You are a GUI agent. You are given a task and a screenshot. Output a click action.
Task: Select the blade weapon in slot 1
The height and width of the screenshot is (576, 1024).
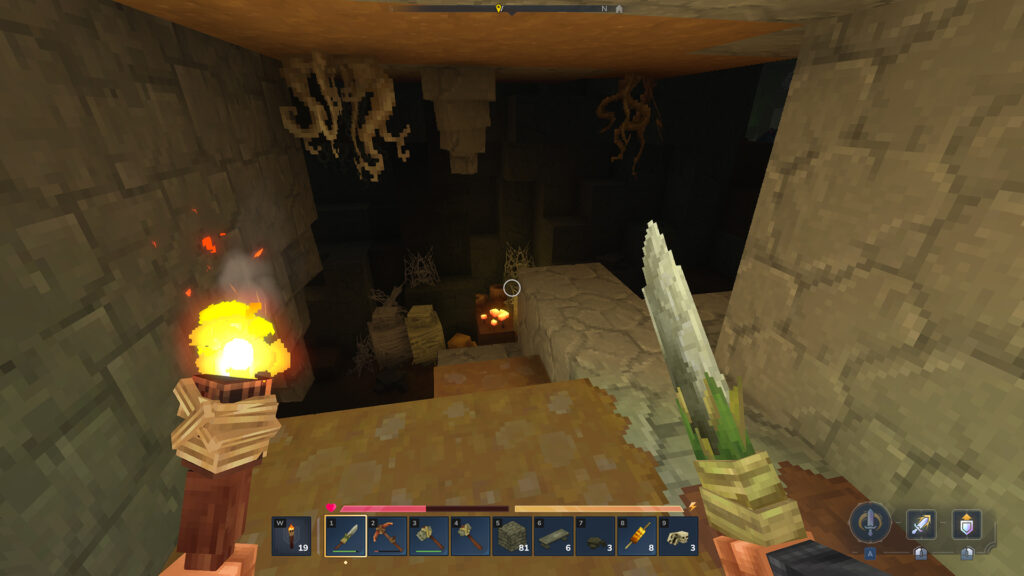pyautogui.click(x=344, y=535)
